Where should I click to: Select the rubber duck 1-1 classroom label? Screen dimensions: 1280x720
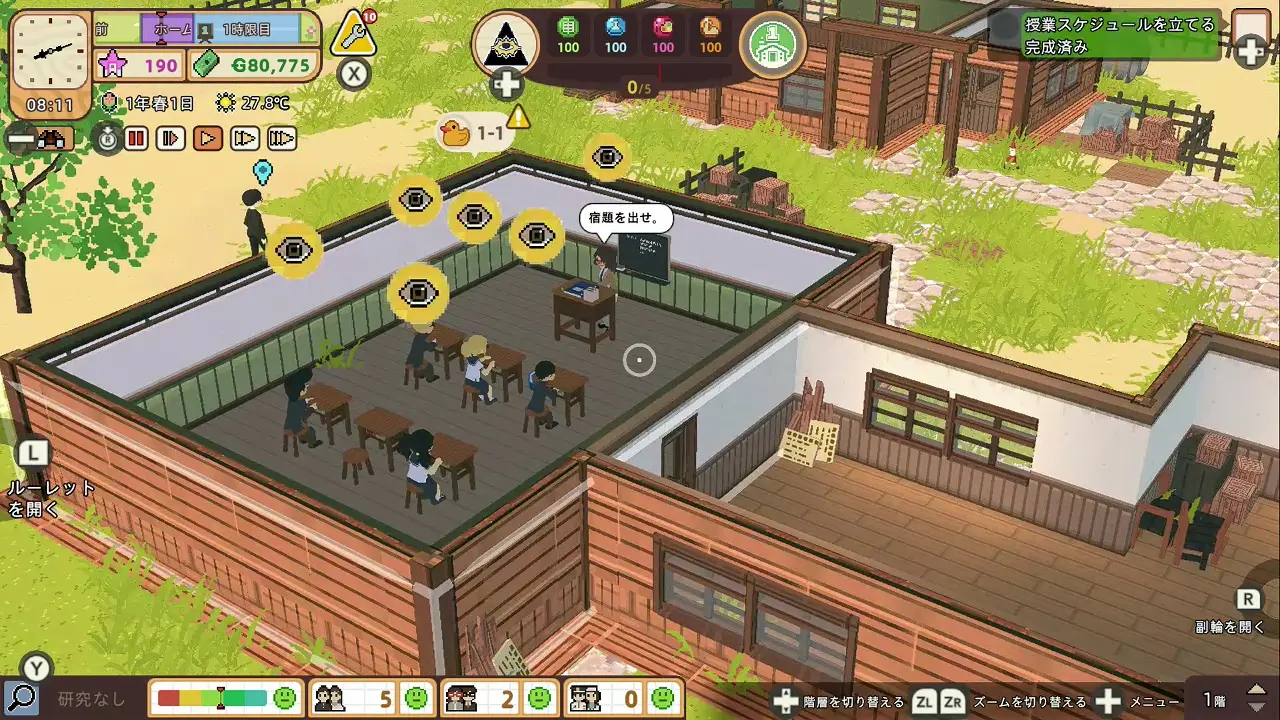coord(474,132)
